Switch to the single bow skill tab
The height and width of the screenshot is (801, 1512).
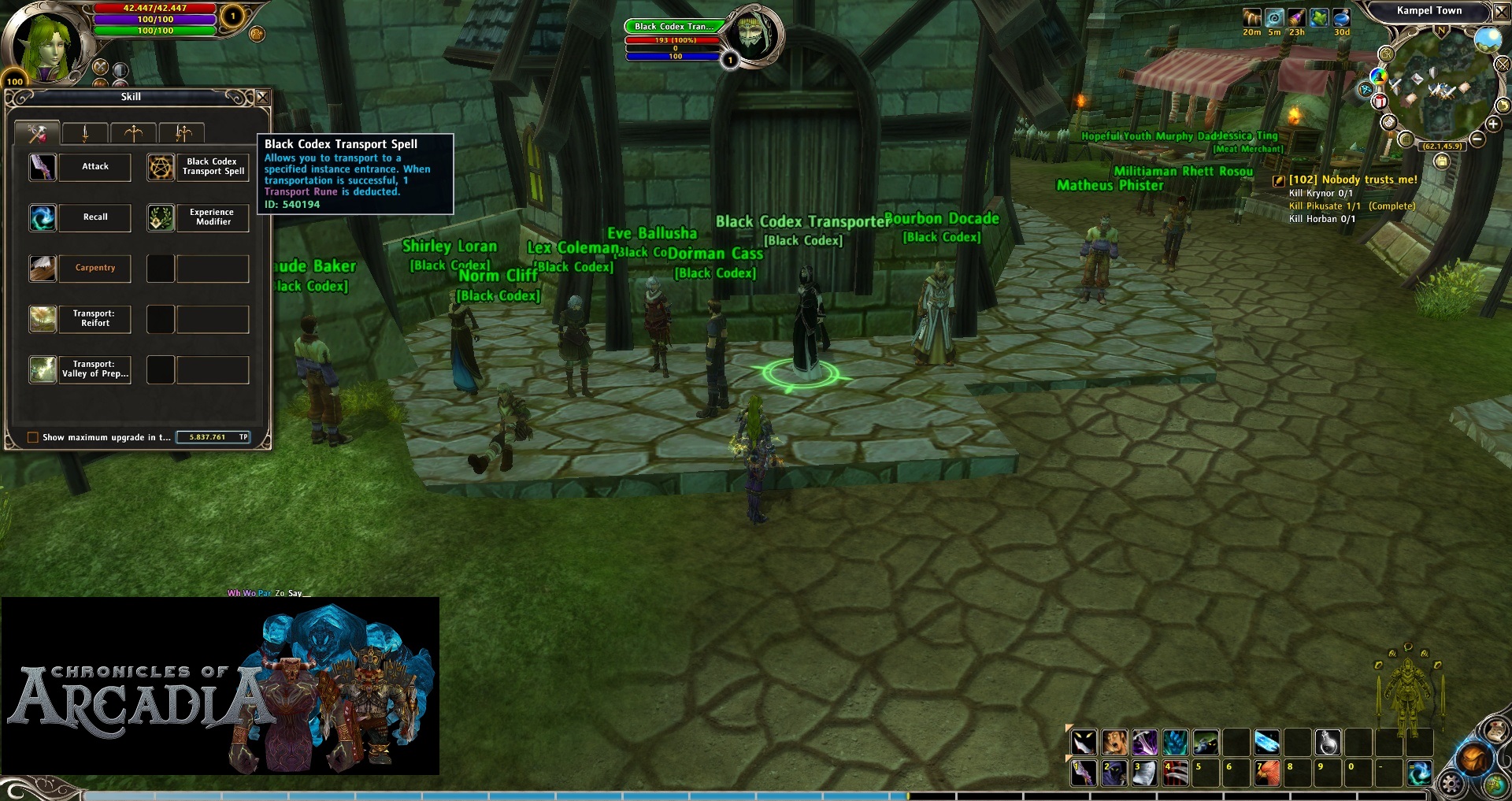[x=133, y=133]
